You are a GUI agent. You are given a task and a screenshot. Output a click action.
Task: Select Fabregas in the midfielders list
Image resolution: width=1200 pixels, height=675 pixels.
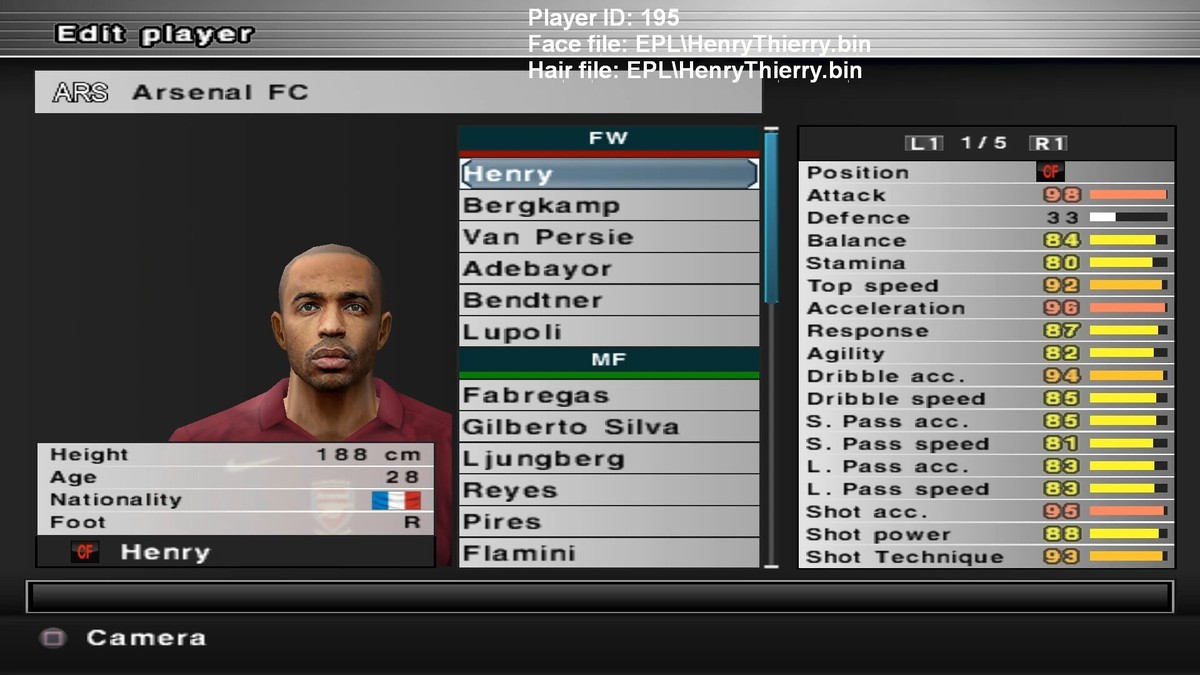click(608, 395)
